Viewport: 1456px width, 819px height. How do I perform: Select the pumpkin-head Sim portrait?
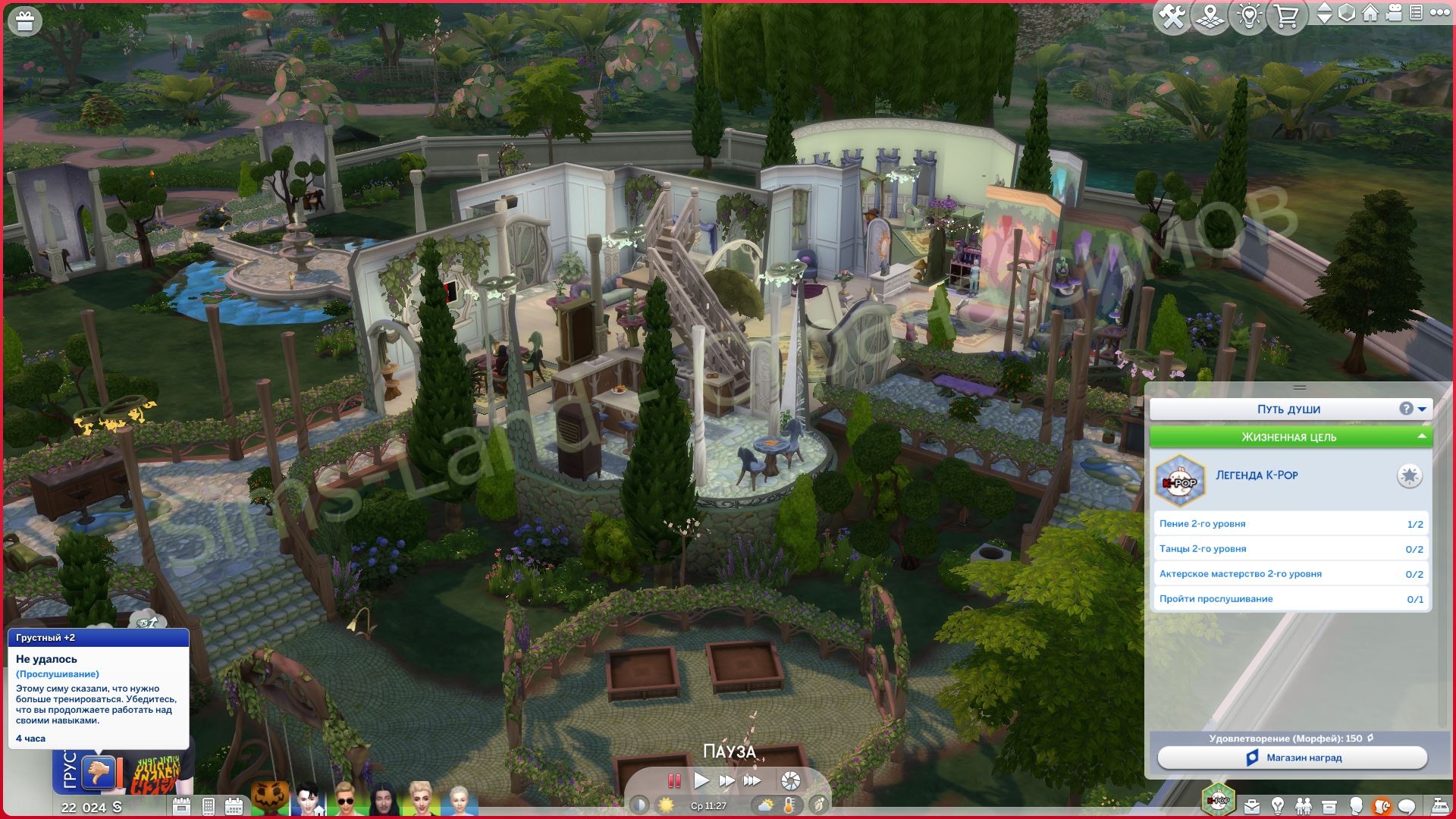(270, 799)
